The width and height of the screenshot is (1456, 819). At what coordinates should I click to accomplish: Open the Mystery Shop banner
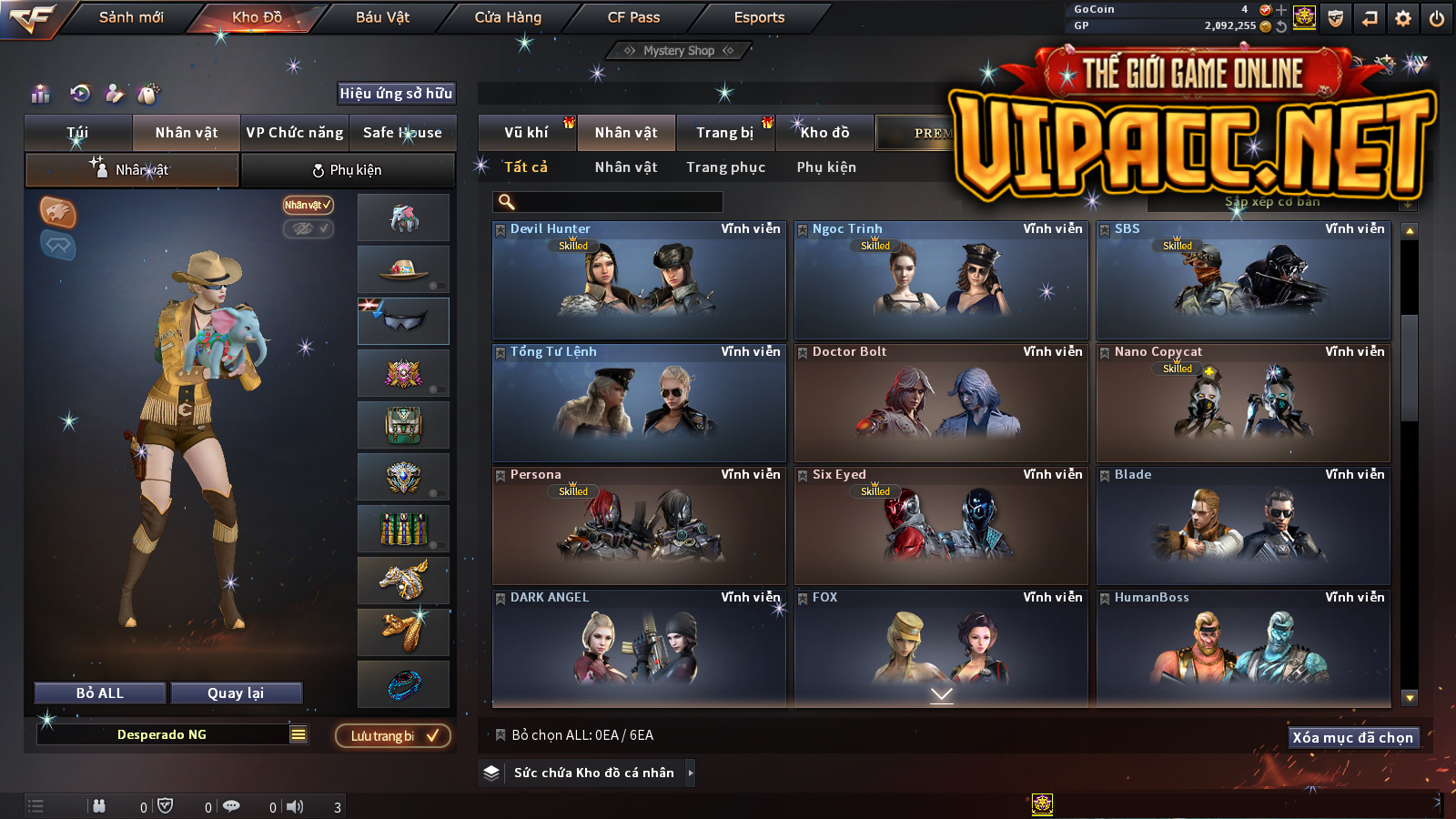[x=679, y=51]
